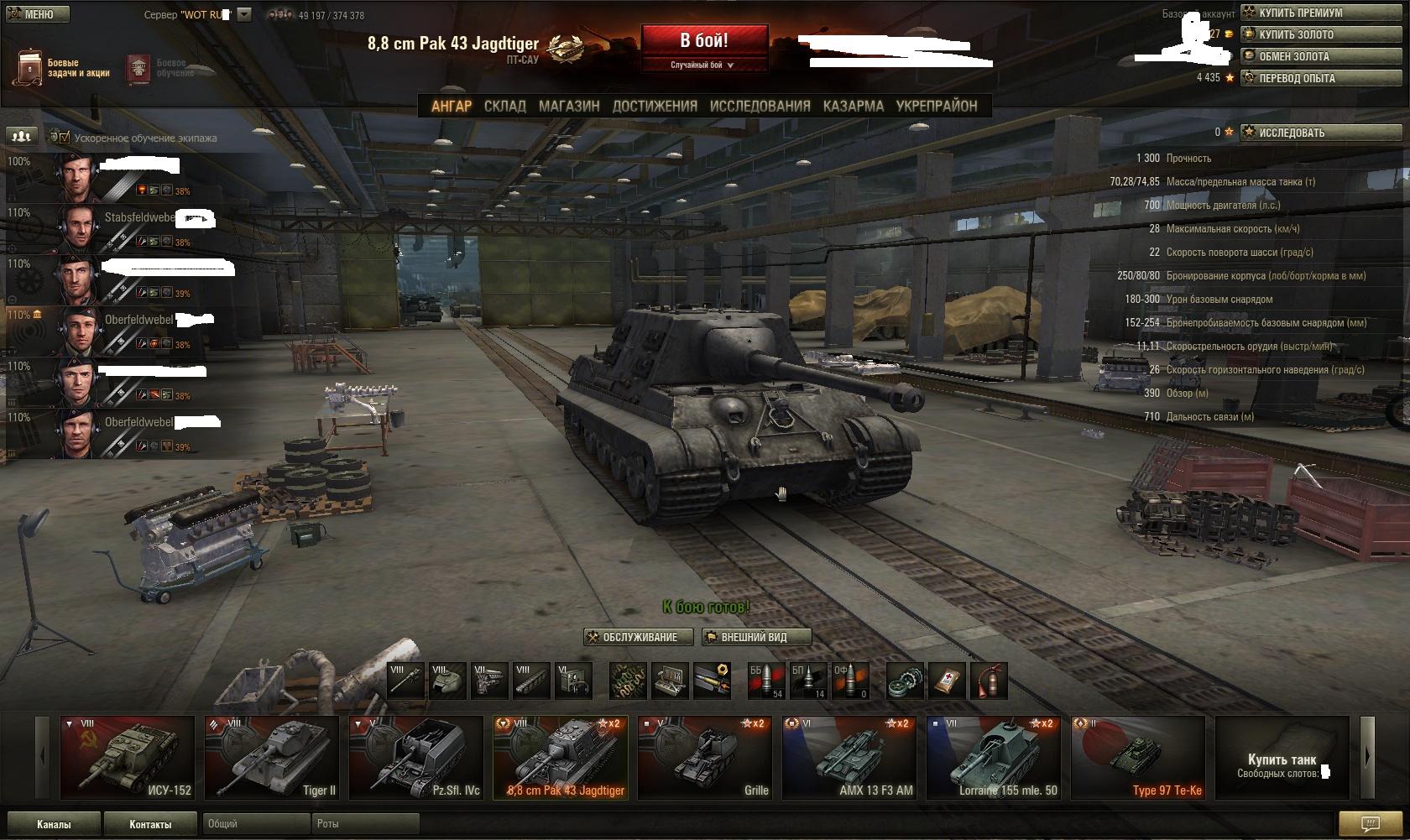Select the Tiger II tank
The image size is (1410, 840).
271,757
